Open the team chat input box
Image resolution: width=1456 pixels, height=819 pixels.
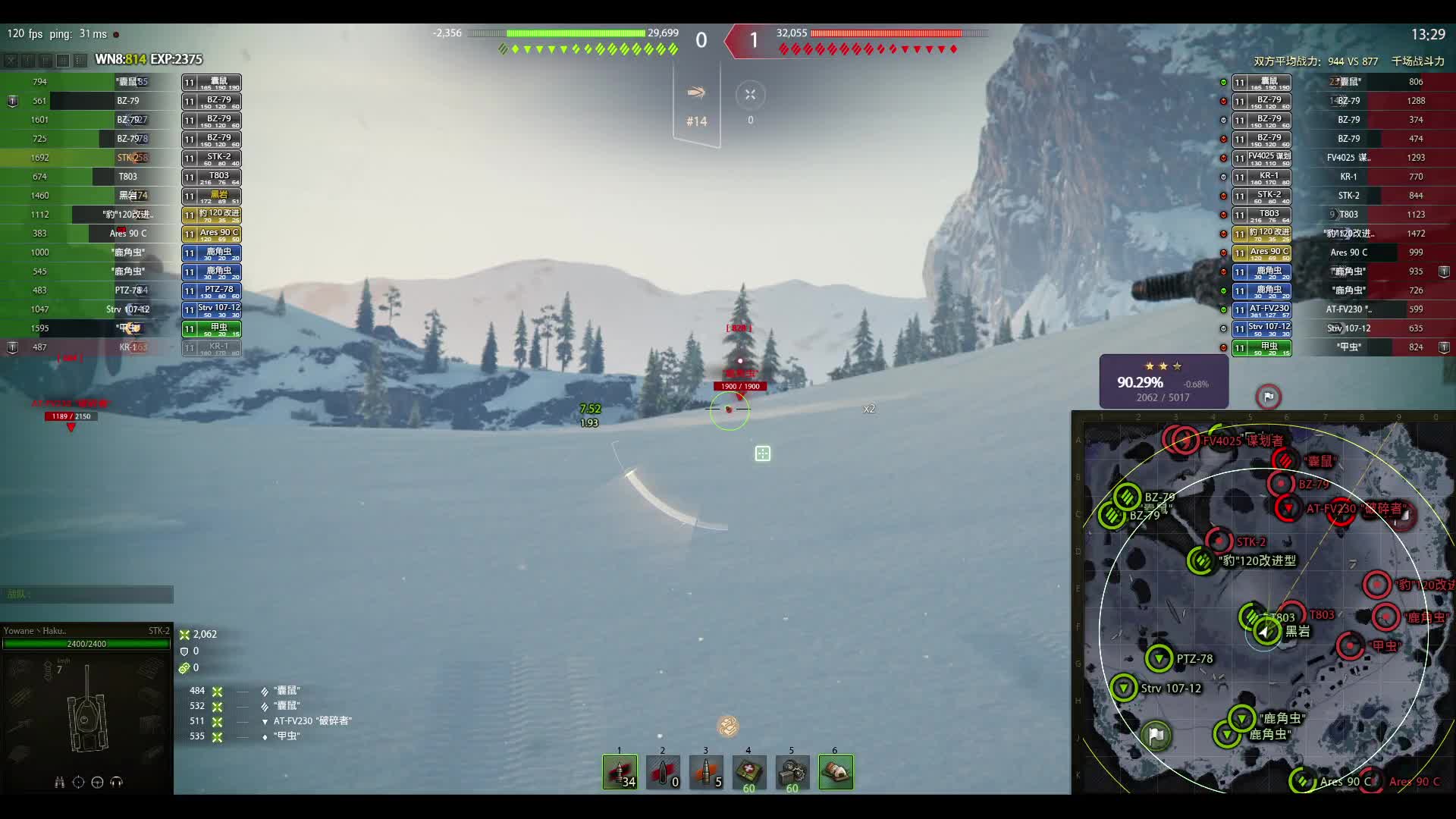coord(86,595)
